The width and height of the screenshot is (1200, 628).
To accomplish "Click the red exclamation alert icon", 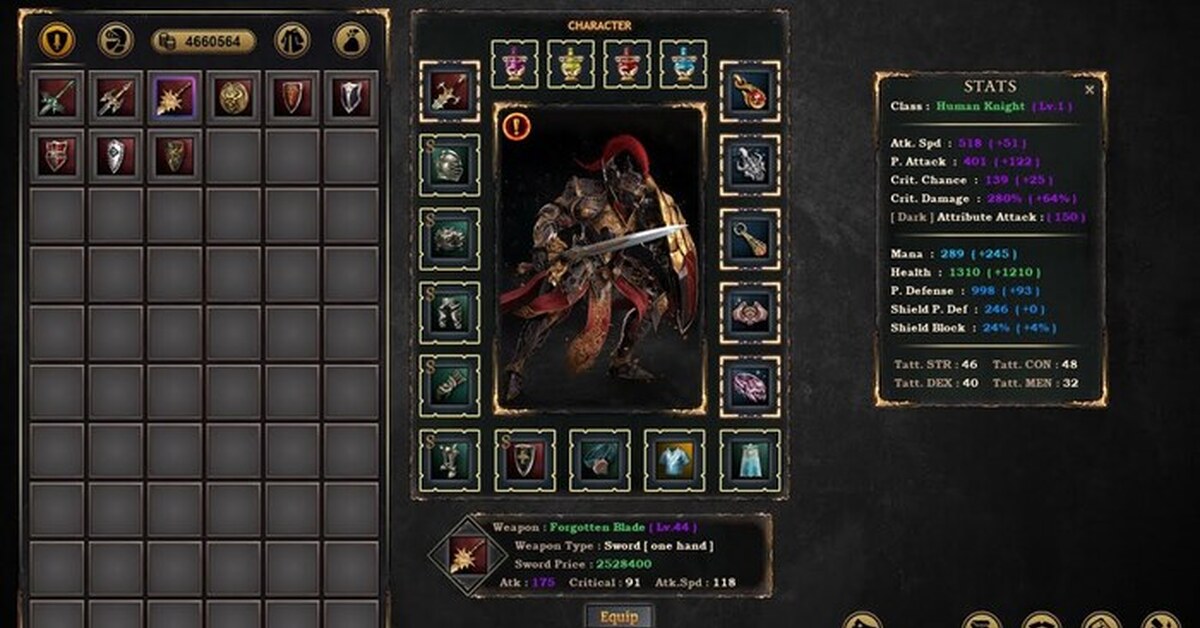I will (516, 126).
